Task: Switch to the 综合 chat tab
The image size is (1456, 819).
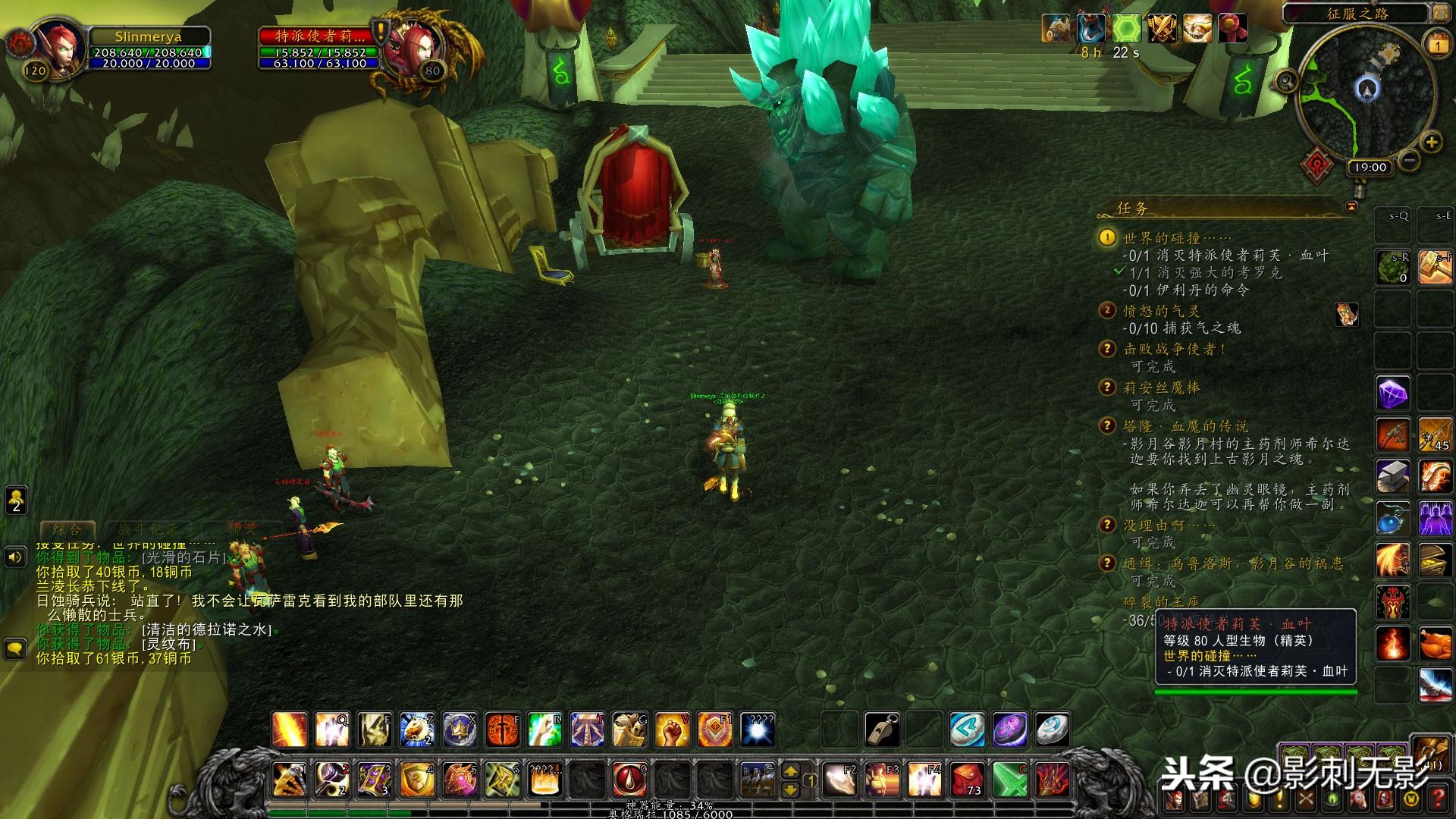Action: pos(67,530)
